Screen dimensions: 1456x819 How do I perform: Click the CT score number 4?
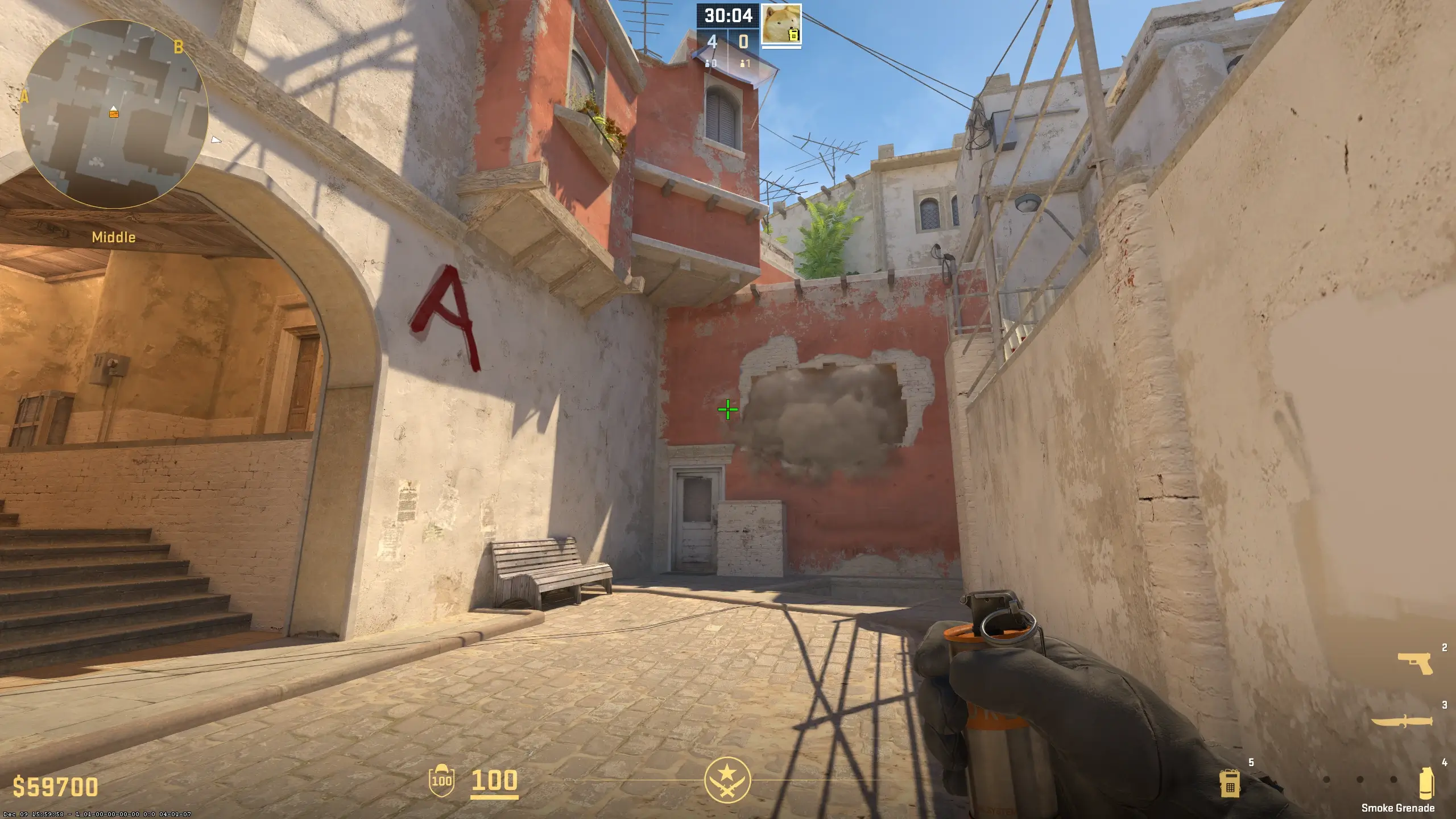712,42
